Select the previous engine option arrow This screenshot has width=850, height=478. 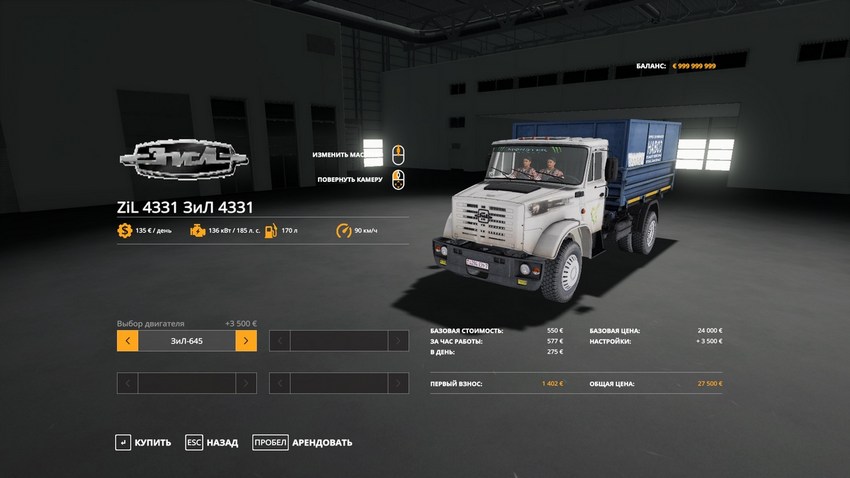pos(127,341)
